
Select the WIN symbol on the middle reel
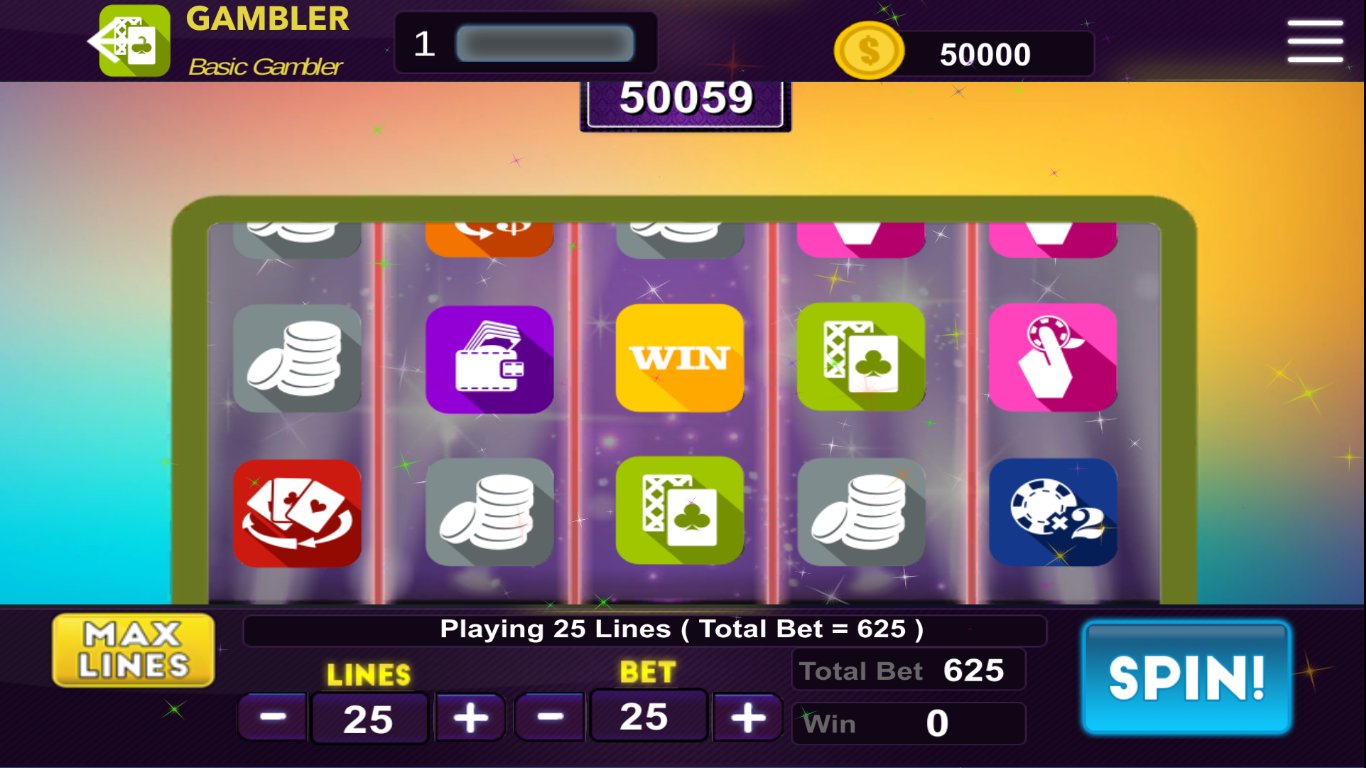coord(679,356)
